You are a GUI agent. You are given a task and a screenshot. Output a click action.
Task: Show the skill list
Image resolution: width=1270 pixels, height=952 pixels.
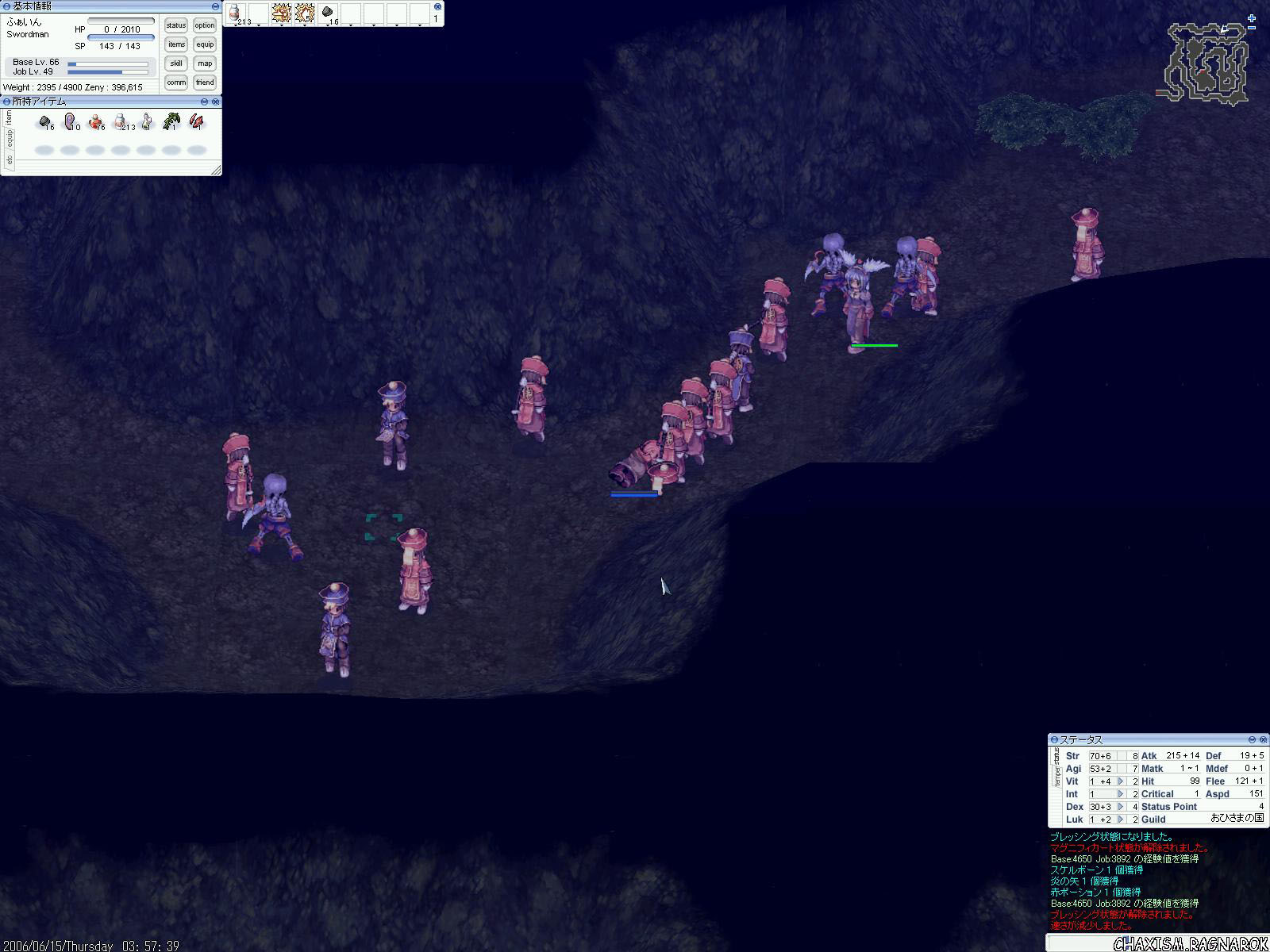[176, 63]
